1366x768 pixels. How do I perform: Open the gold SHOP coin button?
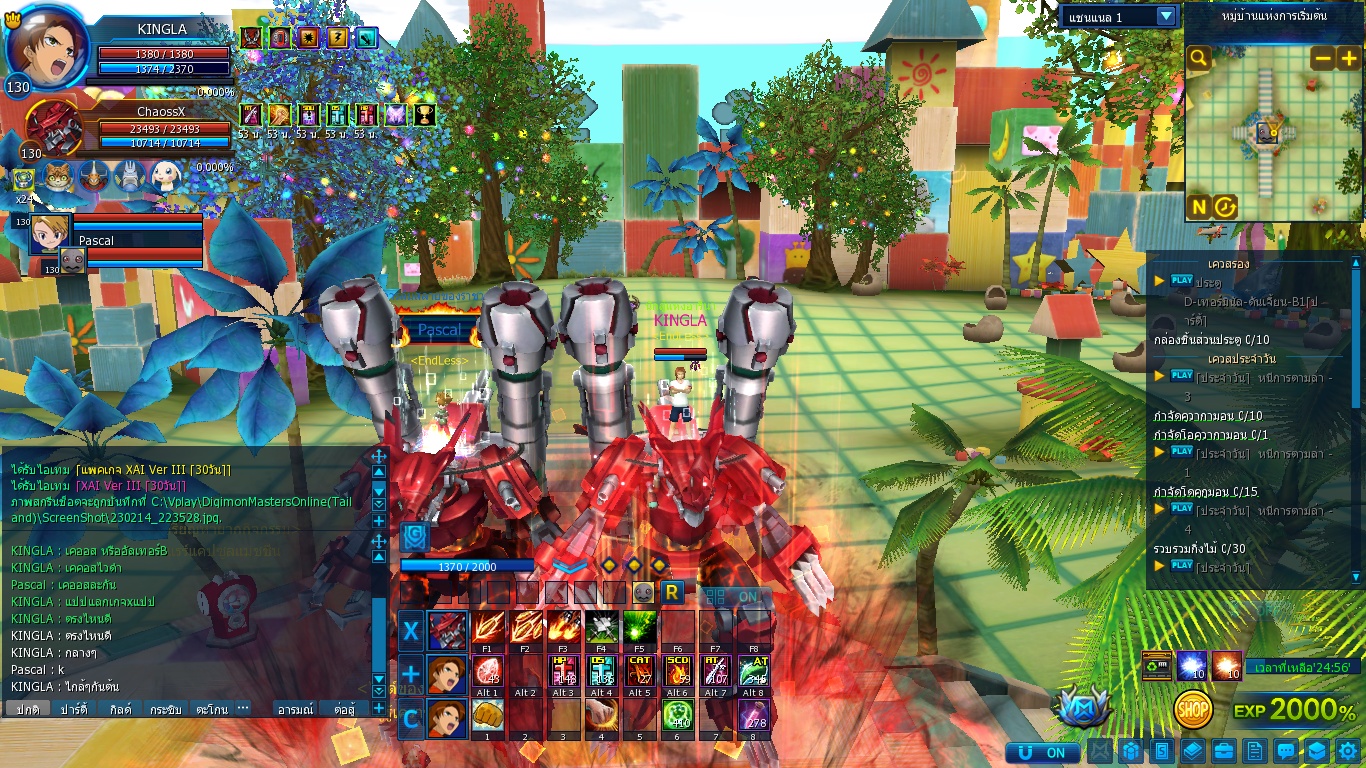1193,710
